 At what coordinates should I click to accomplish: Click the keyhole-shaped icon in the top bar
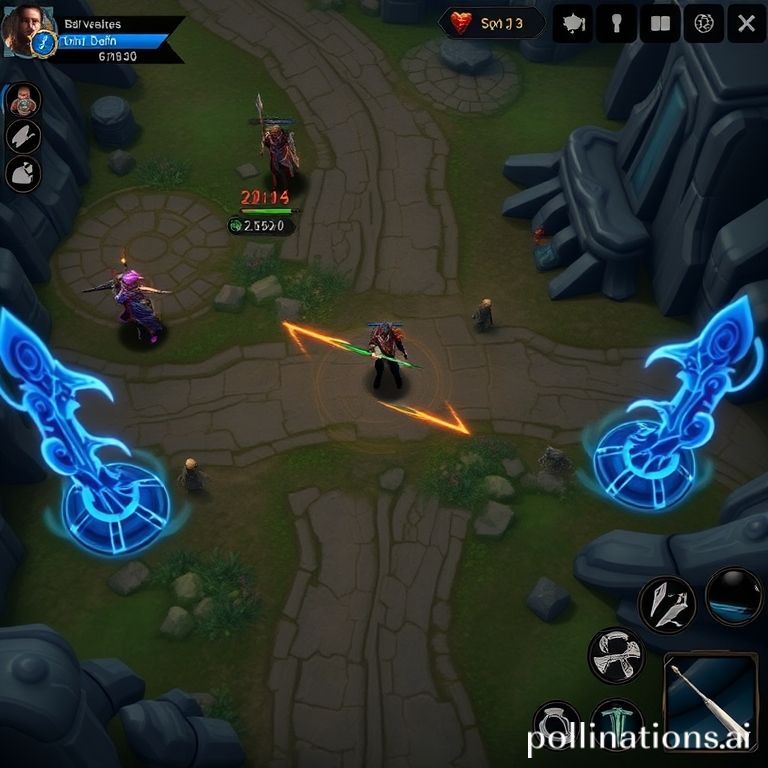(616, 24)
